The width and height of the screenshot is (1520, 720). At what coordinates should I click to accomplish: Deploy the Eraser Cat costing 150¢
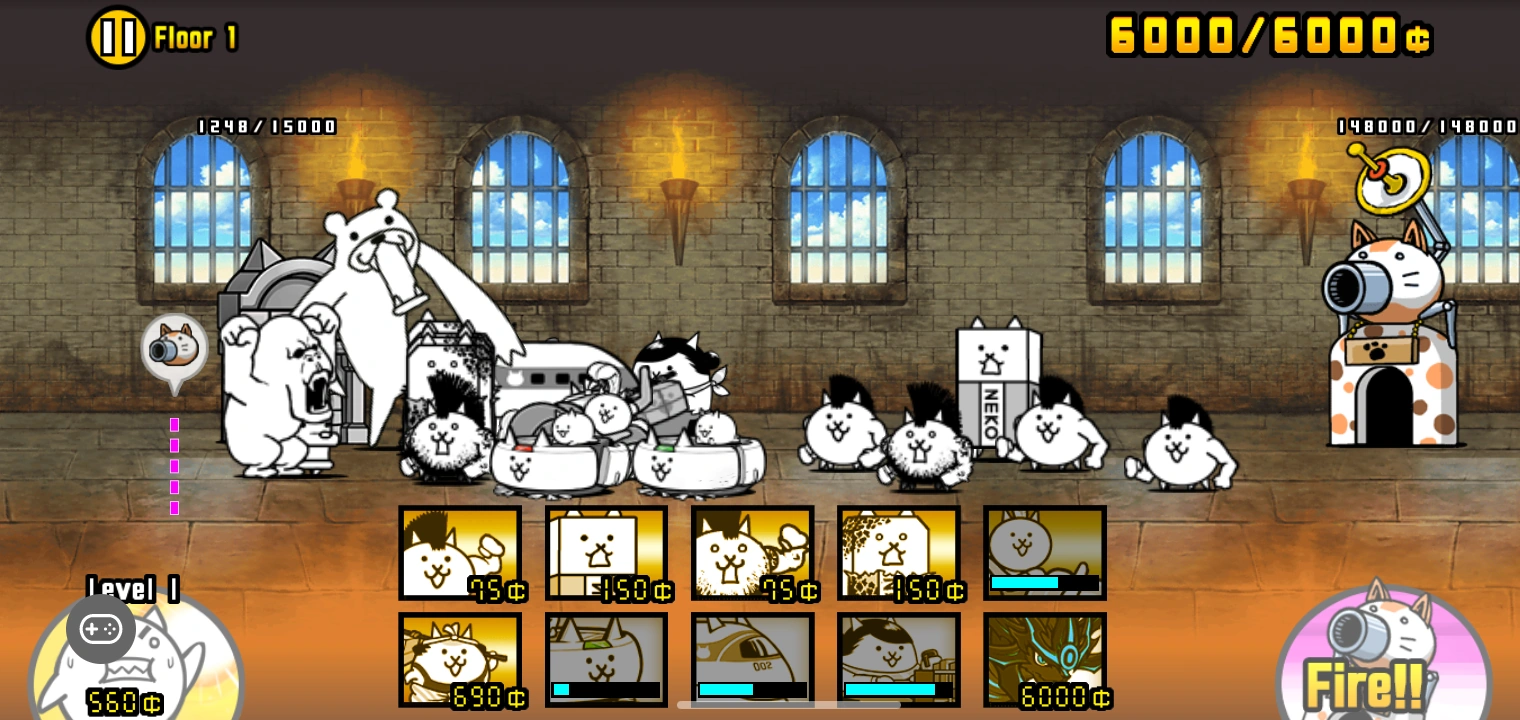[607, 553]
